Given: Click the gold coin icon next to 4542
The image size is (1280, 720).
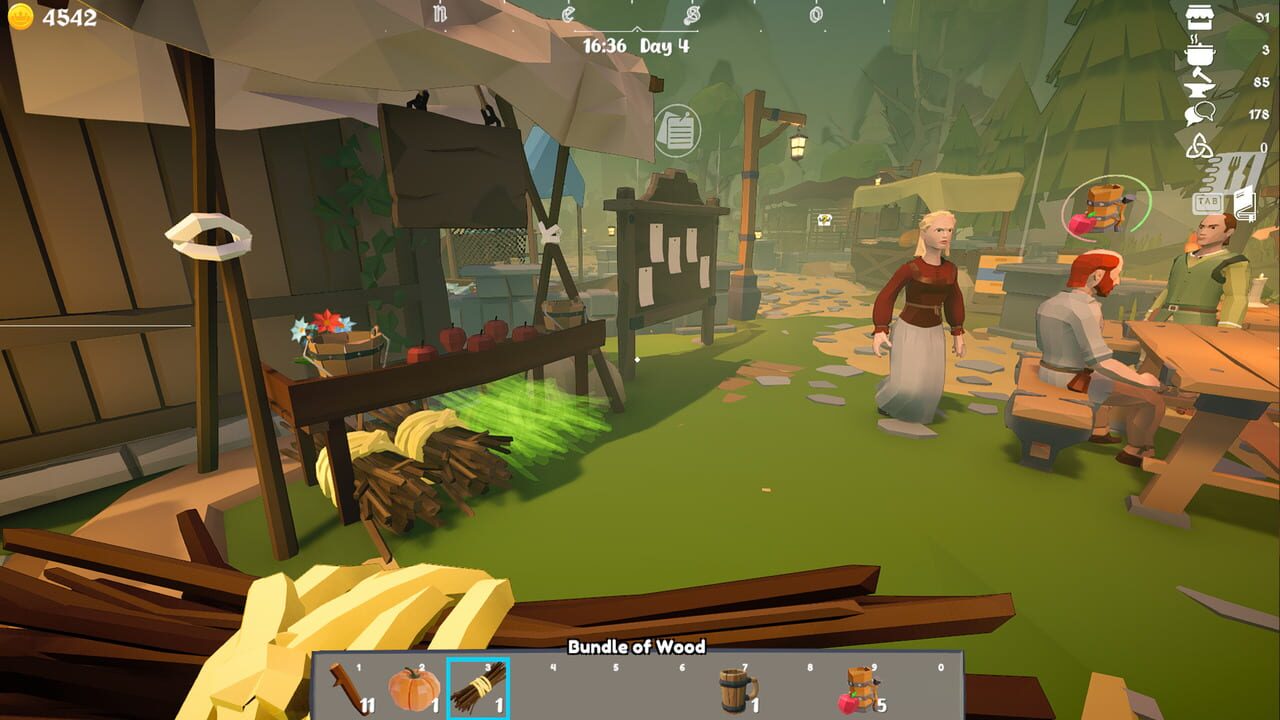Looking at the screenshot, I should (22, 15).
